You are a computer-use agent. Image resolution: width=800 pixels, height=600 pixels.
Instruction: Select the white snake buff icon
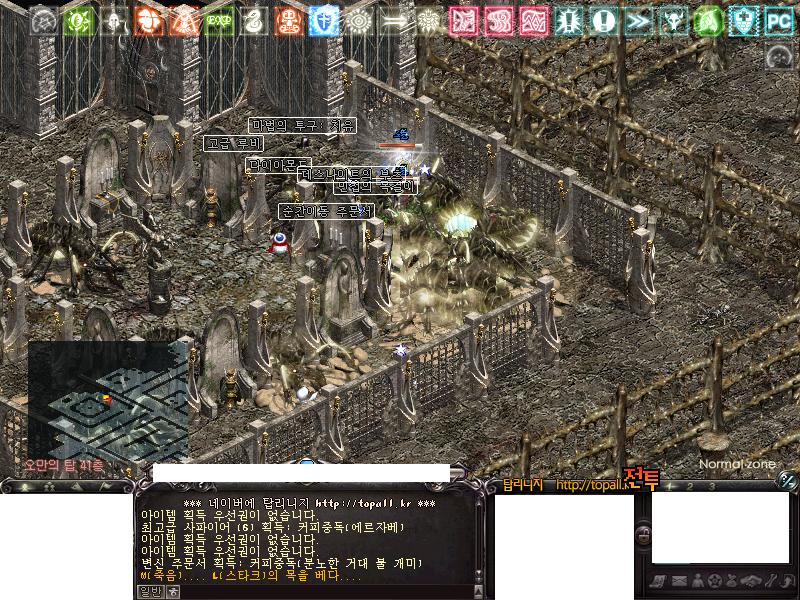pyautogui.click(x=254, y=19)
